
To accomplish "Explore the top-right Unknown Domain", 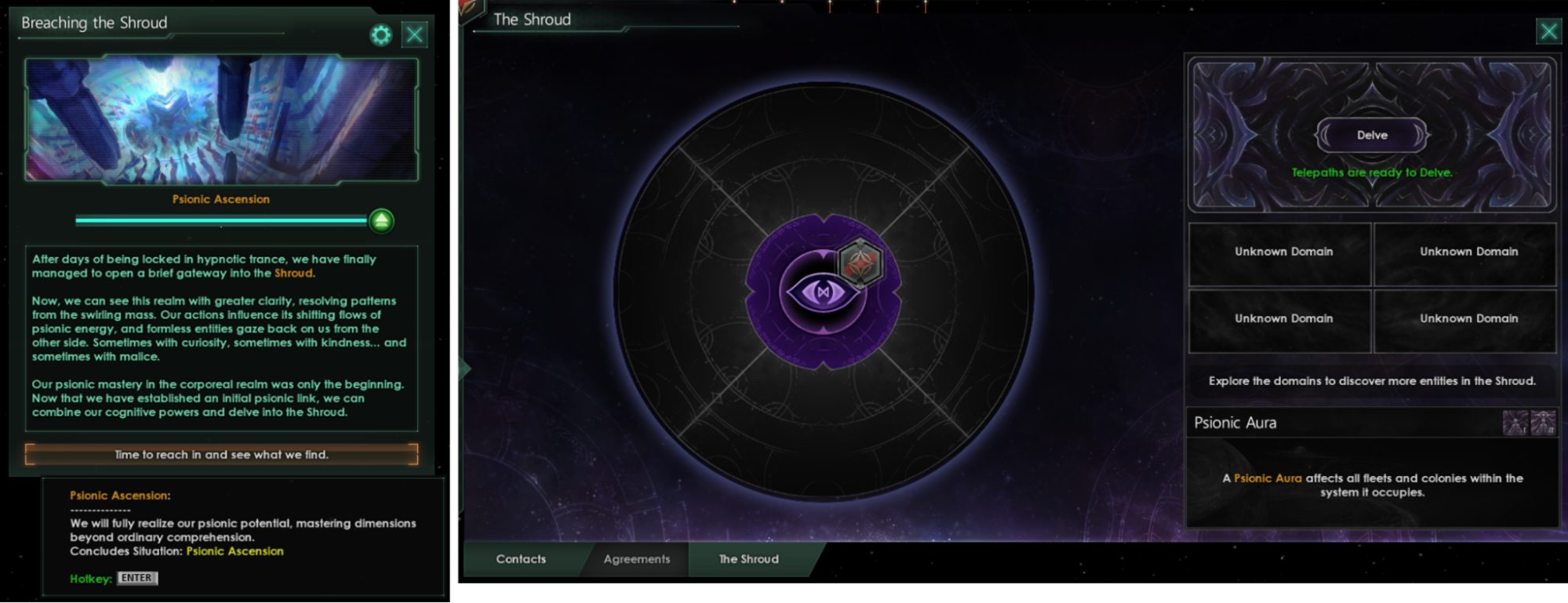I will pyautogui.click(x=1465, y=252).
